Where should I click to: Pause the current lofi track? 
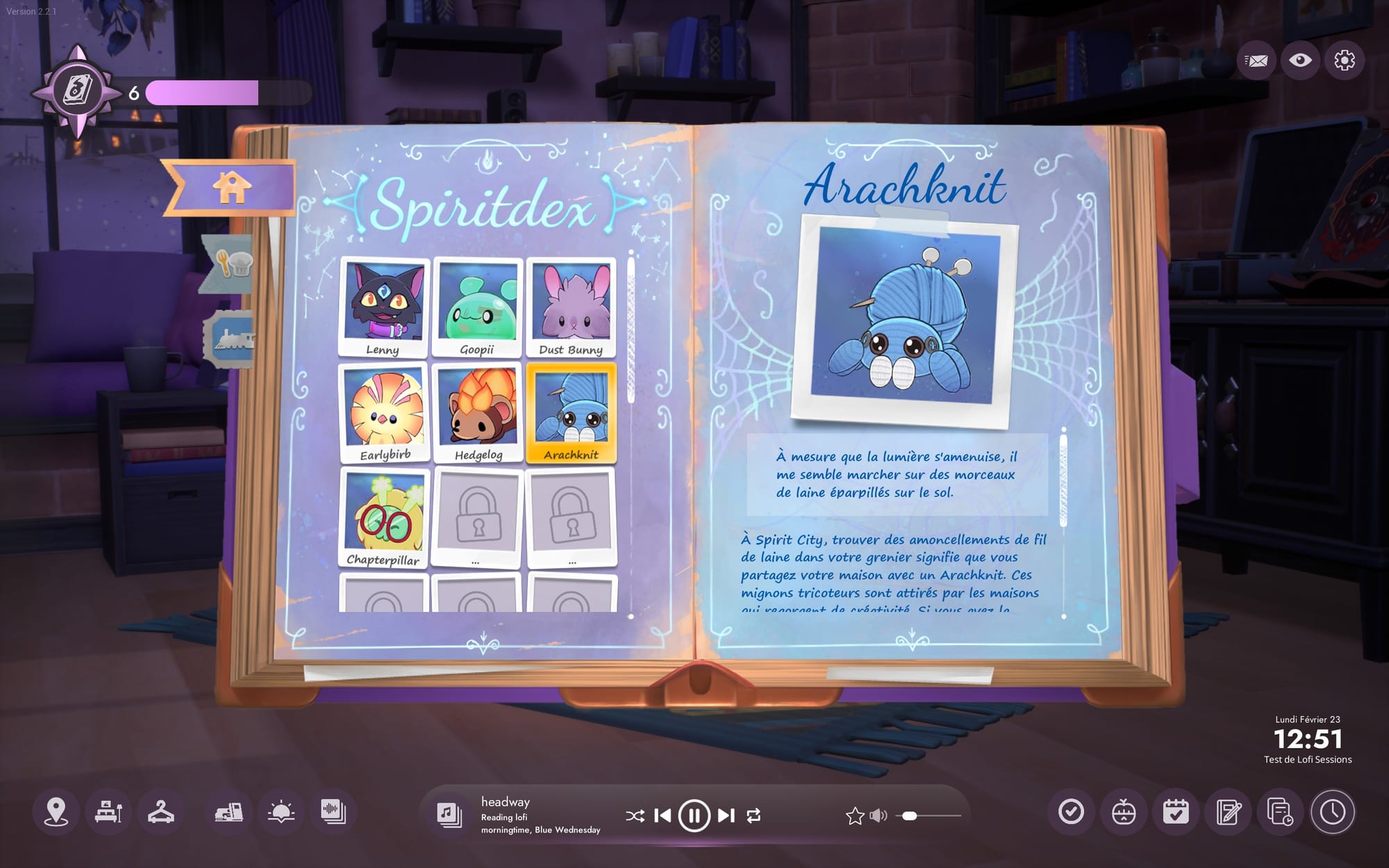pos(694,815)
